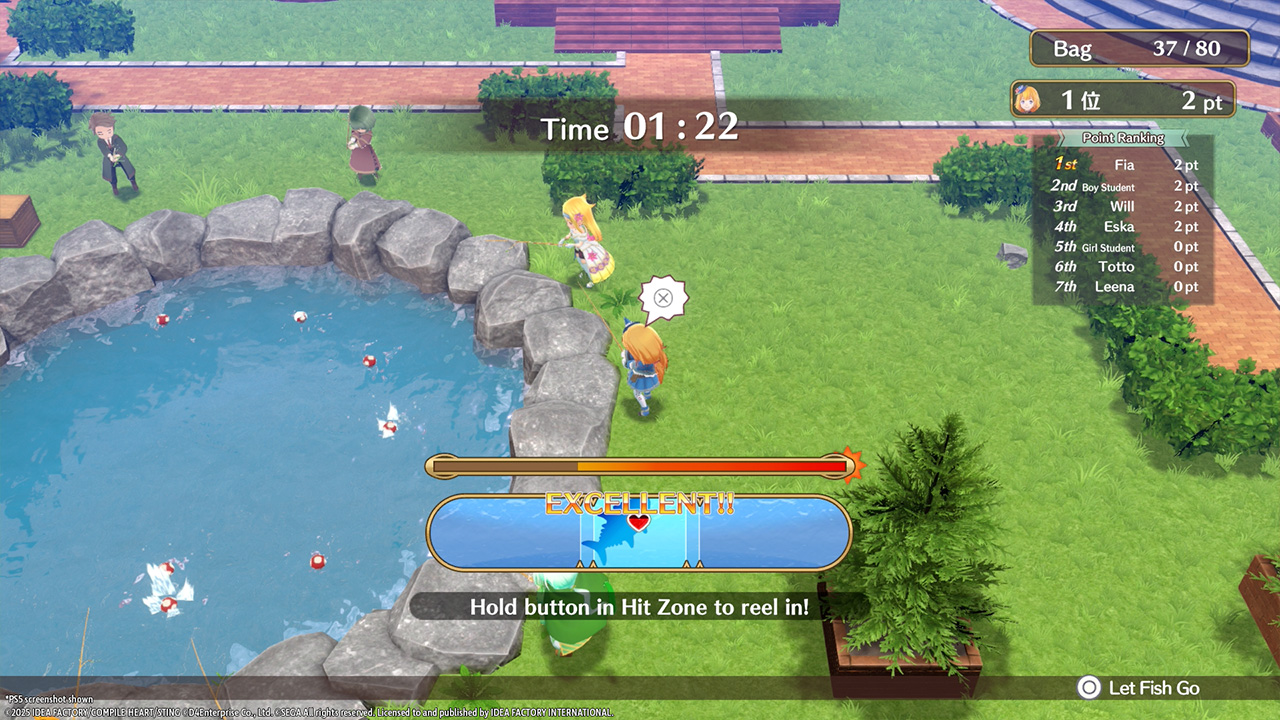Image resolution: width=1280 pixels, height=720 pixels.
Task: Choose Will's entry in the ranking
Action: pos(1124,206)
